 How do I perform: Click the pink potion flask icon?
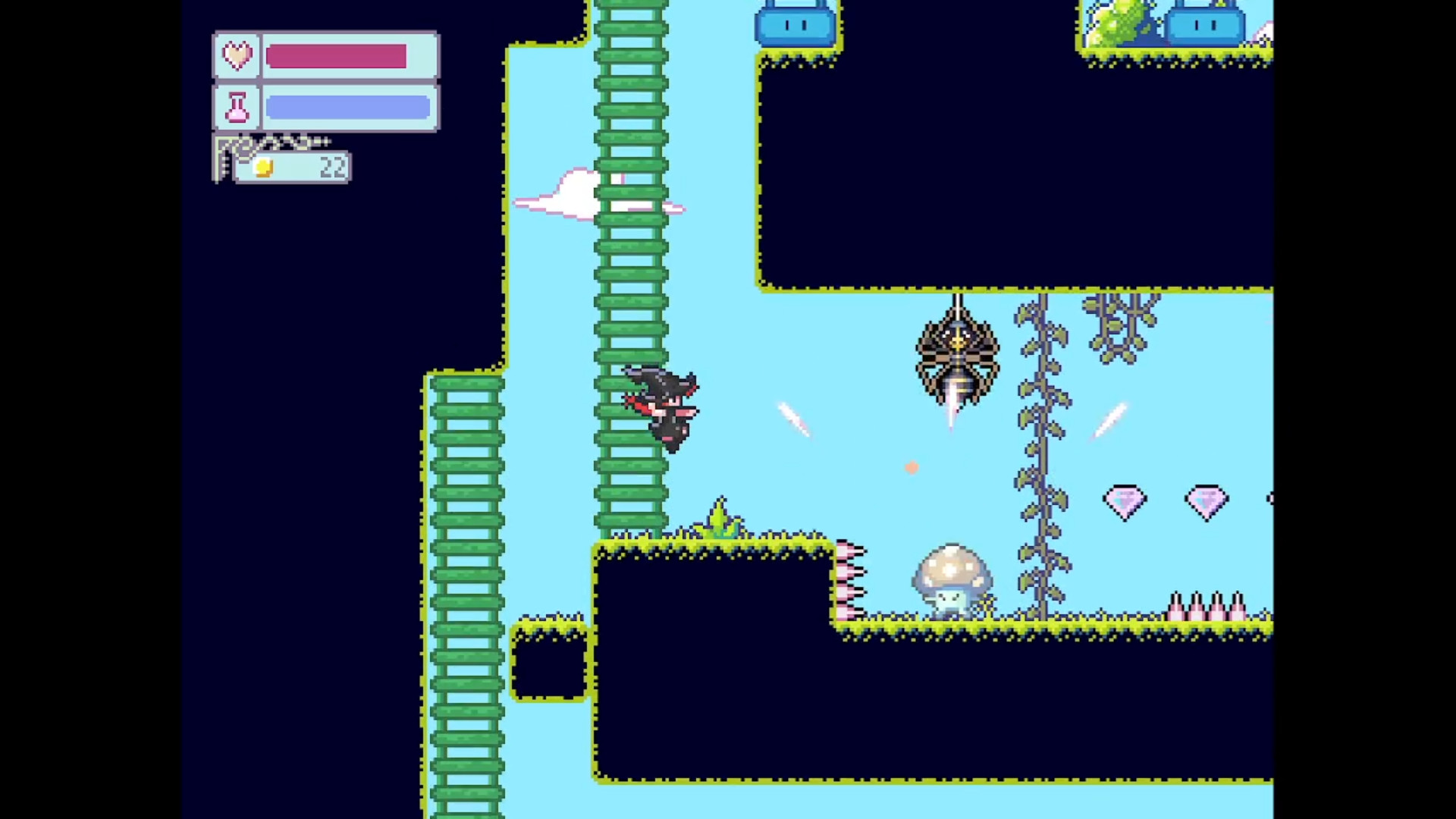[237, 106]
